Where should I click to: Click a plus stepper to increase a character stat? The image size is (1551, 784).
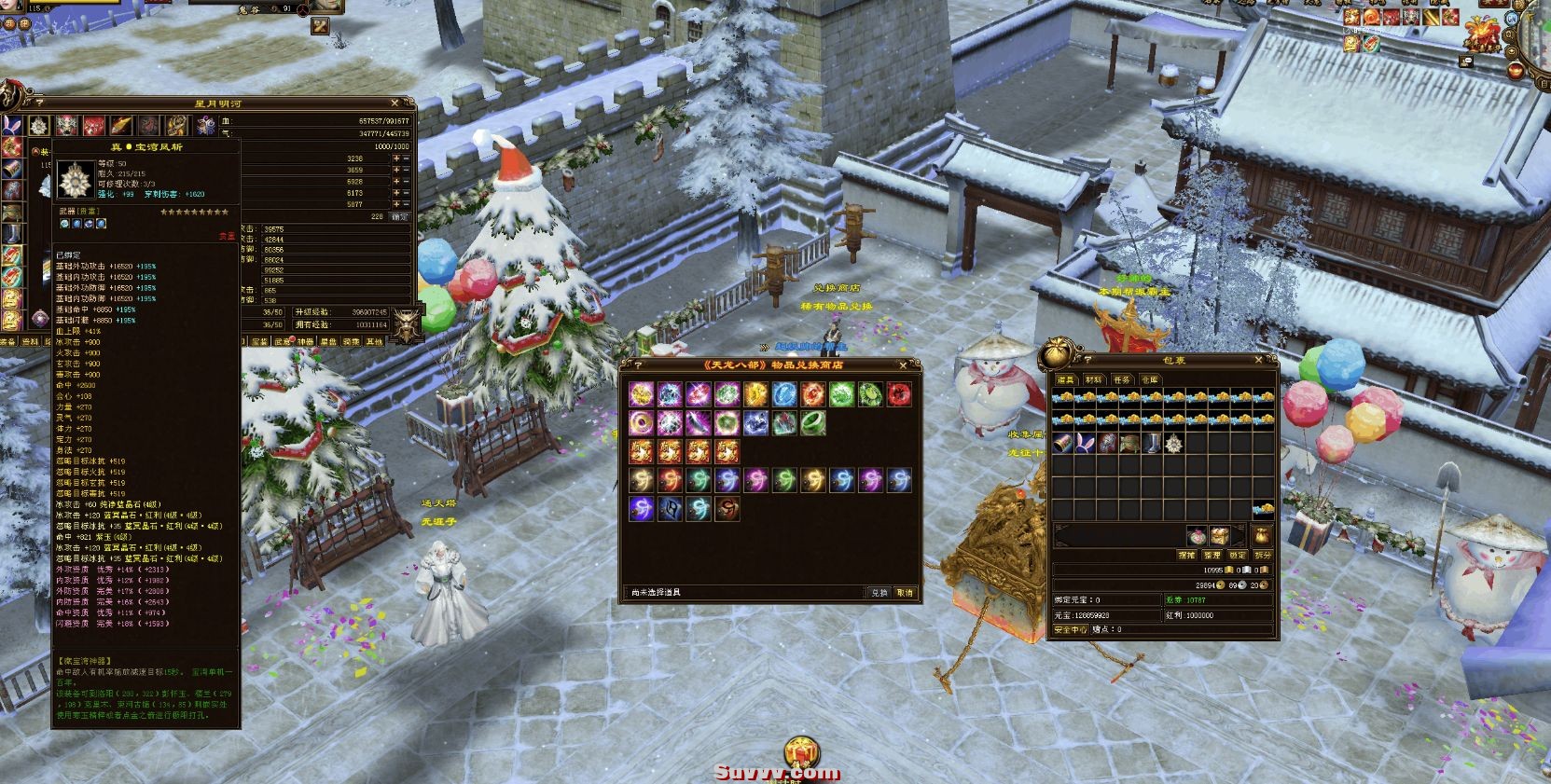[397, 159]
